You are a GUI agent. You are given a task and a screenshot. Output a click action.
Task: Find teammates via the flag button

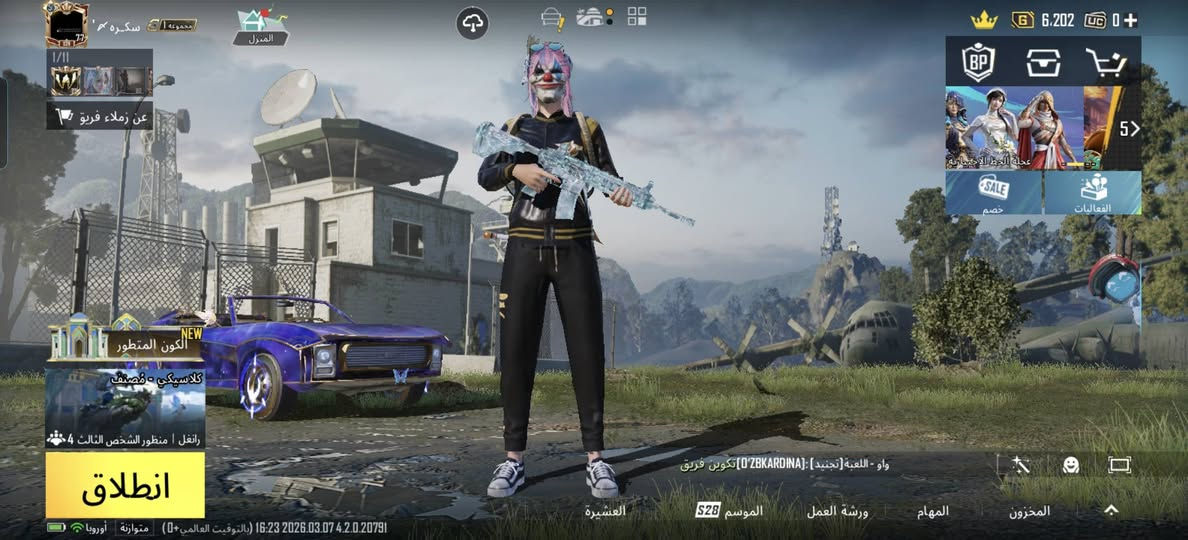tap(99, 117)
